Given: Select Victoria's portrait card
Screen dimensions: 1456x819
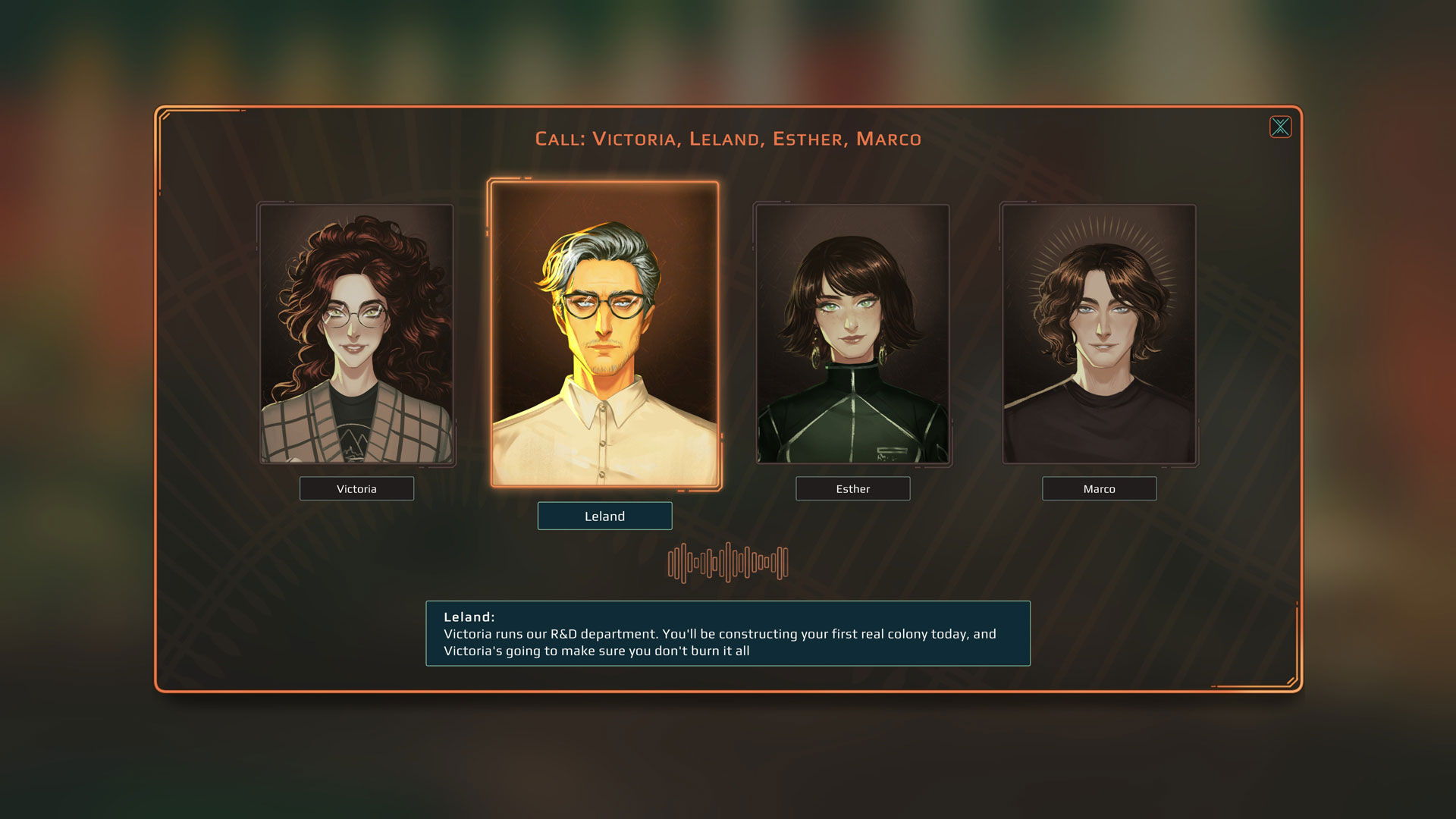Looking at the screenshot, I should [x=356, y=334].
